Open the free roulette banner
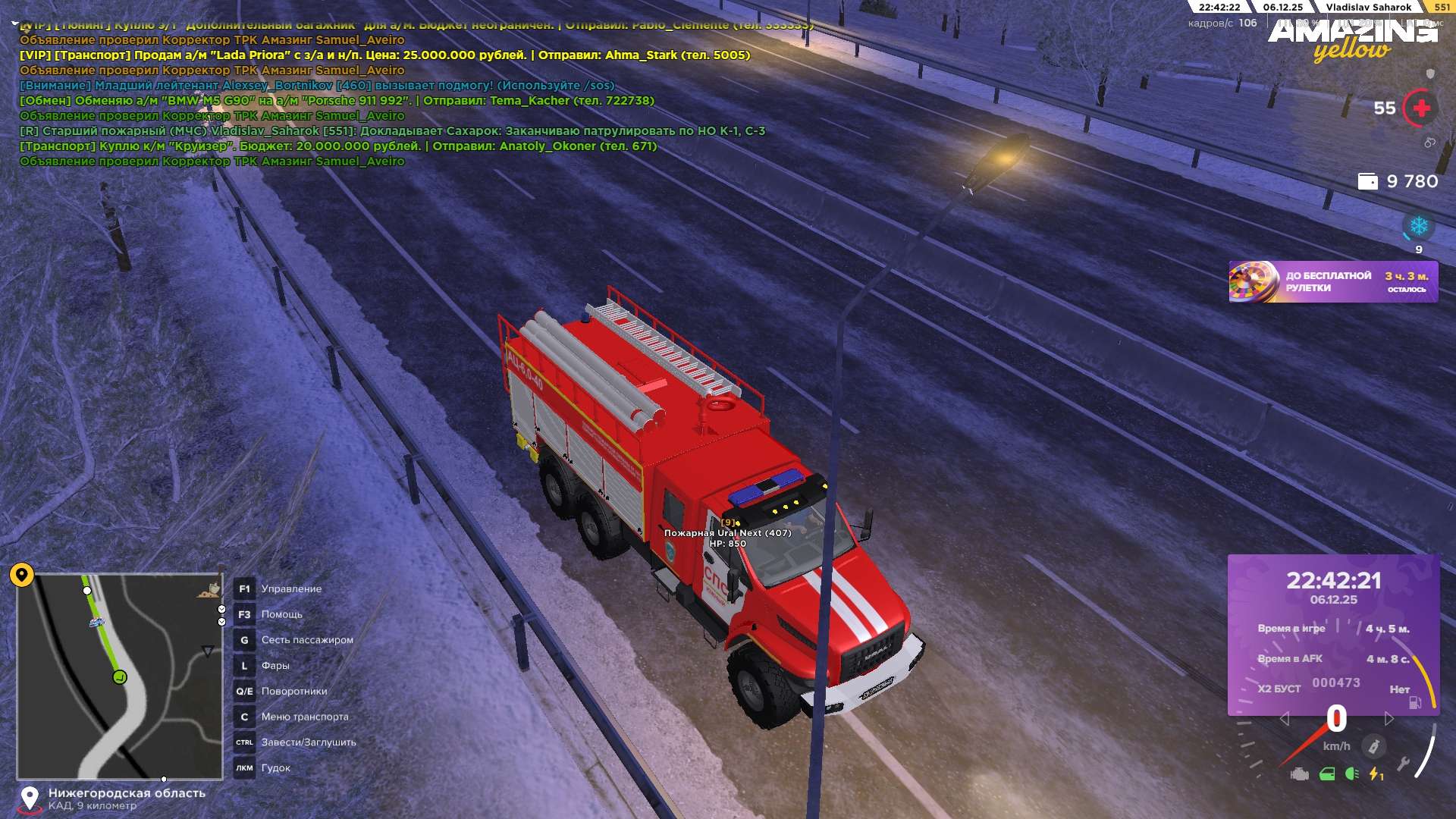The width and height of the screenshot is (1456, 819). [1332, 282]
